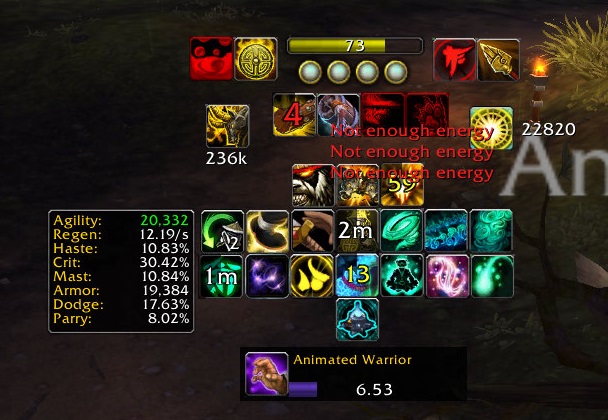Screen dimensions: 608x420
Task: Select the Animated Warrior fist icon
Action: point(267,373)
